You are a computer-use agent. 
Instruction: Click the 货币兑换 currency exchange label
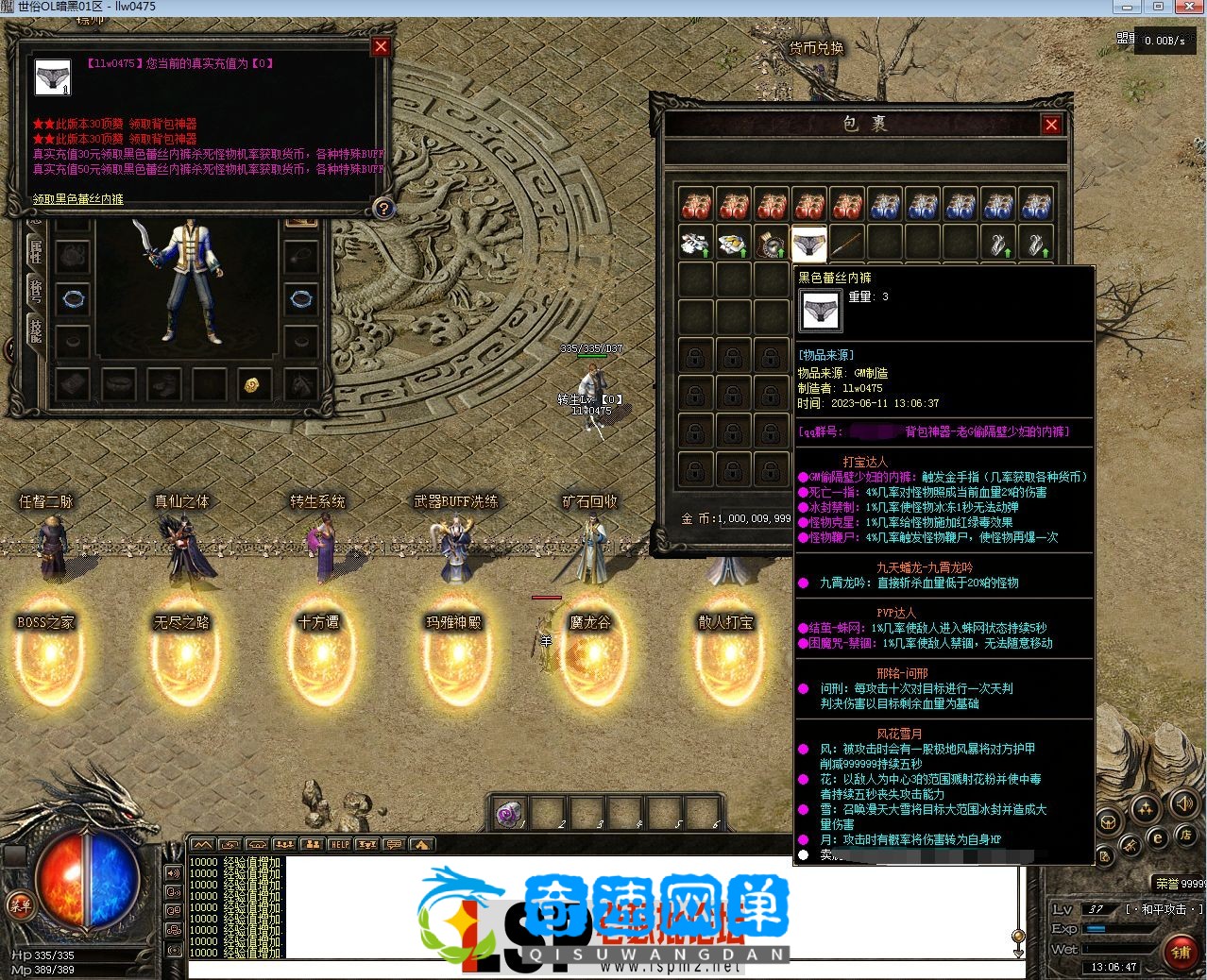pos(816,48)
